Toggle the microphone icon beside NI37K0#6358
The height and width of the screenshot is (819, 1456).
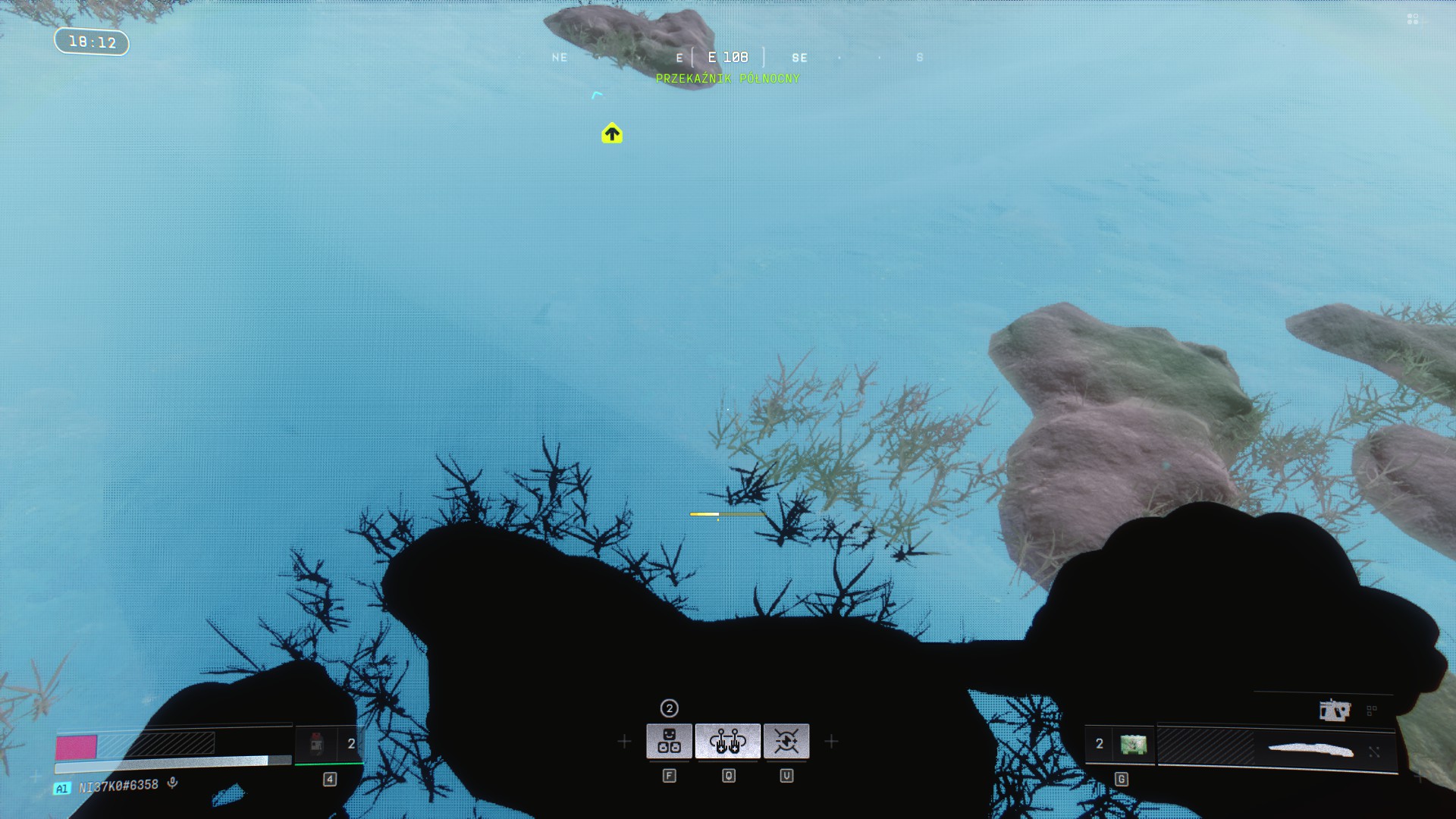tap(173, 783)
